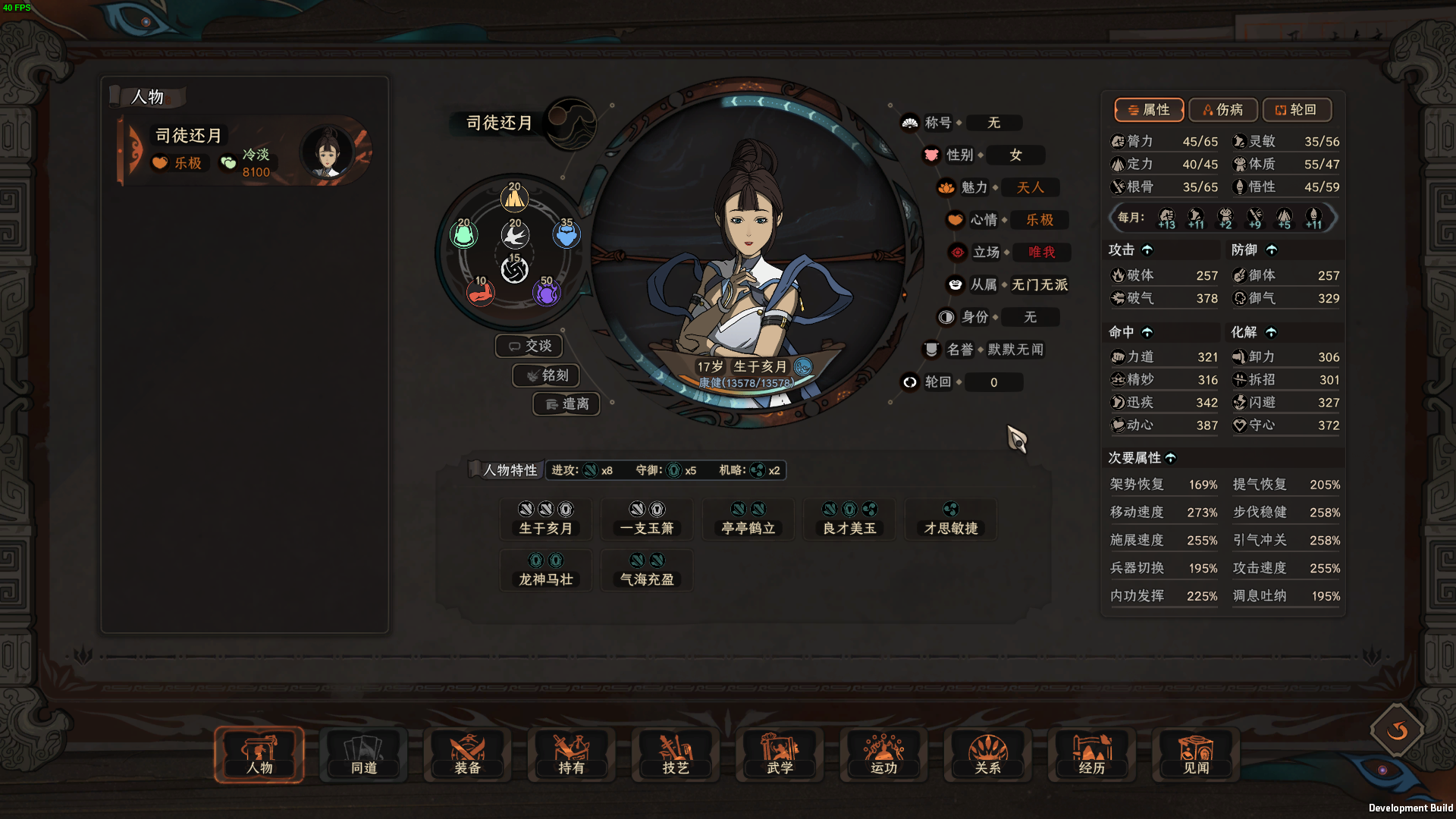Viewport: 1456px width, 819px height.
Task: Click the blue seal icon beside 生于亥月
Action: (x=802, y=367)
